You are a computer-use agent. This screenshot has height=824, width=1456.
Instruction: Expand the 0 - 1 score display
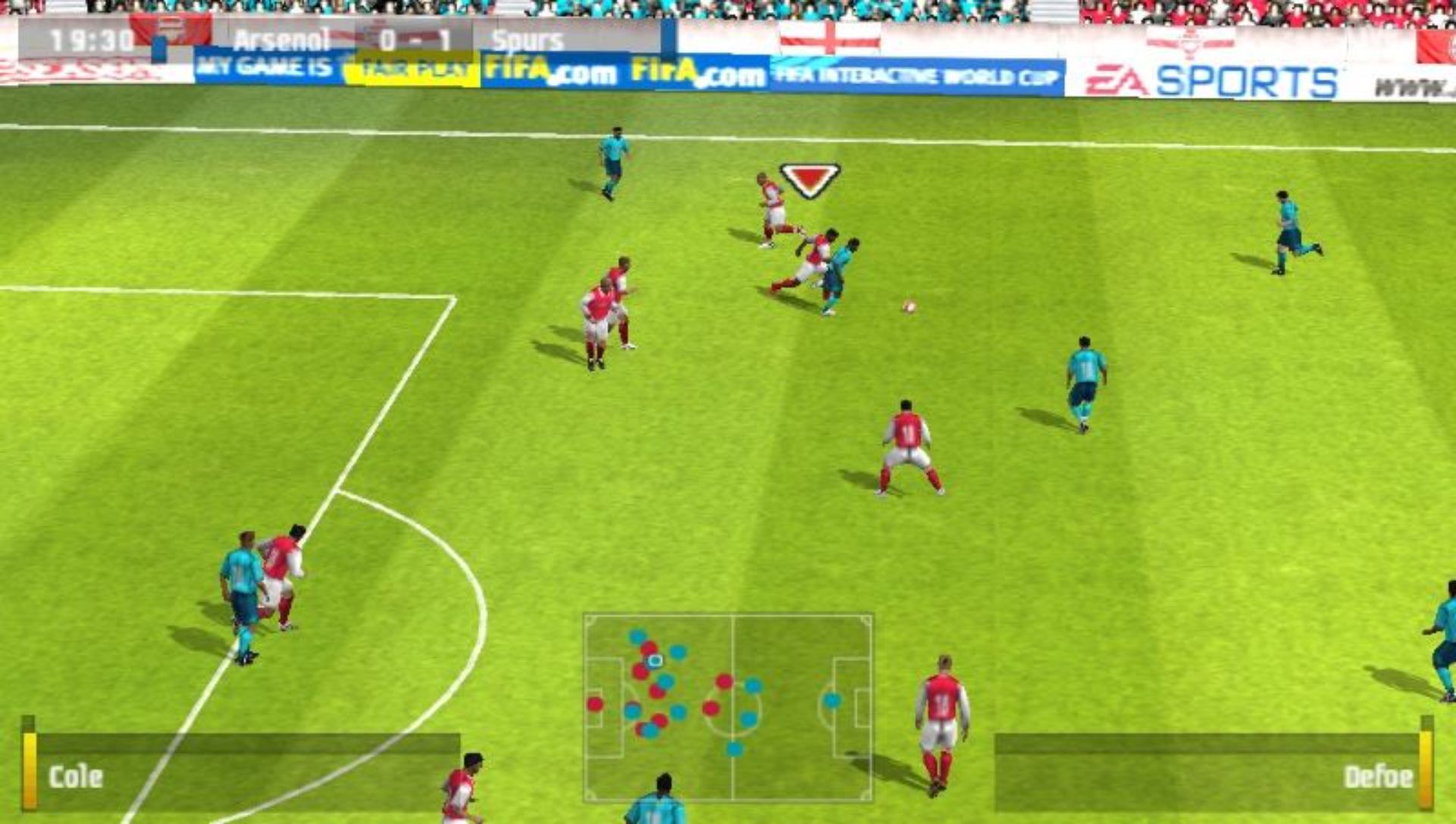[x=416, y=36]
